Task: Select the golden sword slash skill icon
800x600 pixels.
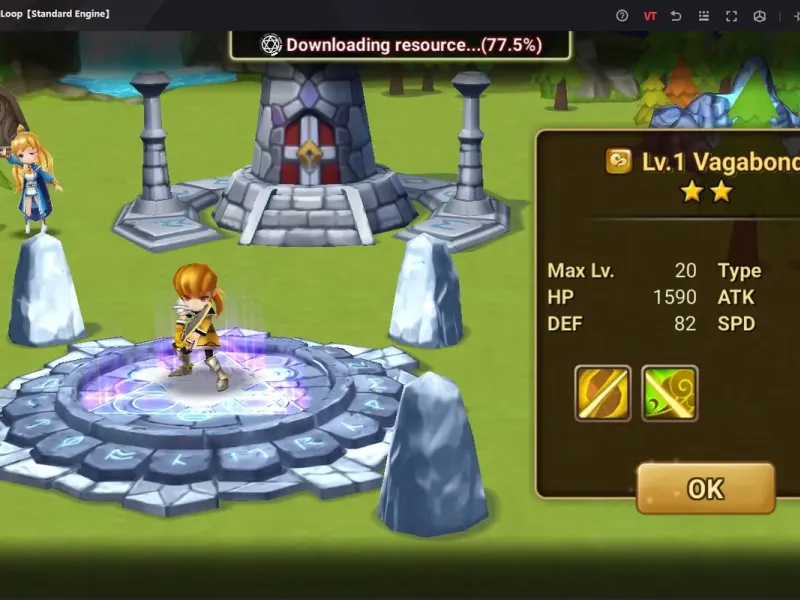Action: pyautogui.click(x=602, y=393)
